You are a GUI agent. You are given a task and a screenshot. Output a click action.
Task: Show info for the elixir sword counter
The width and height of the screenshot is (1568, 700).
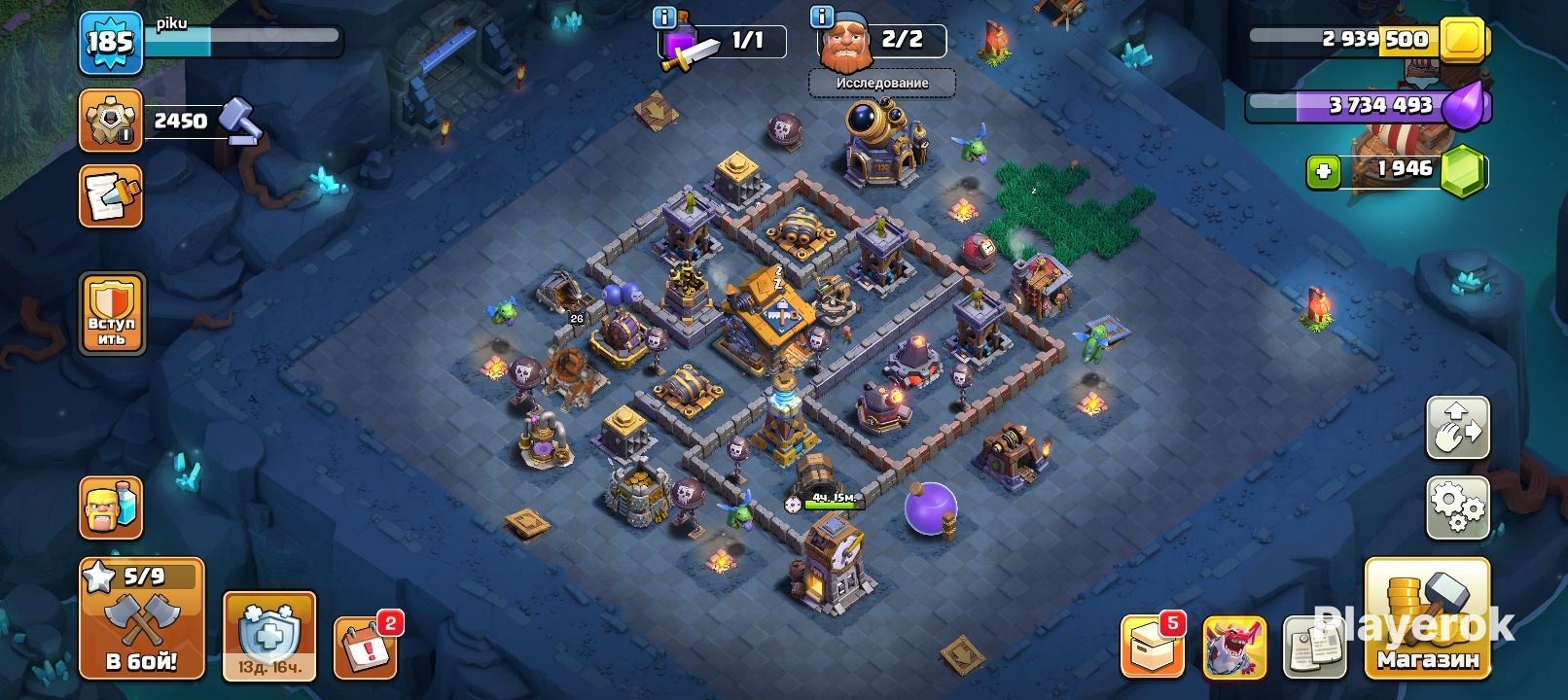(x=664, y=17)
